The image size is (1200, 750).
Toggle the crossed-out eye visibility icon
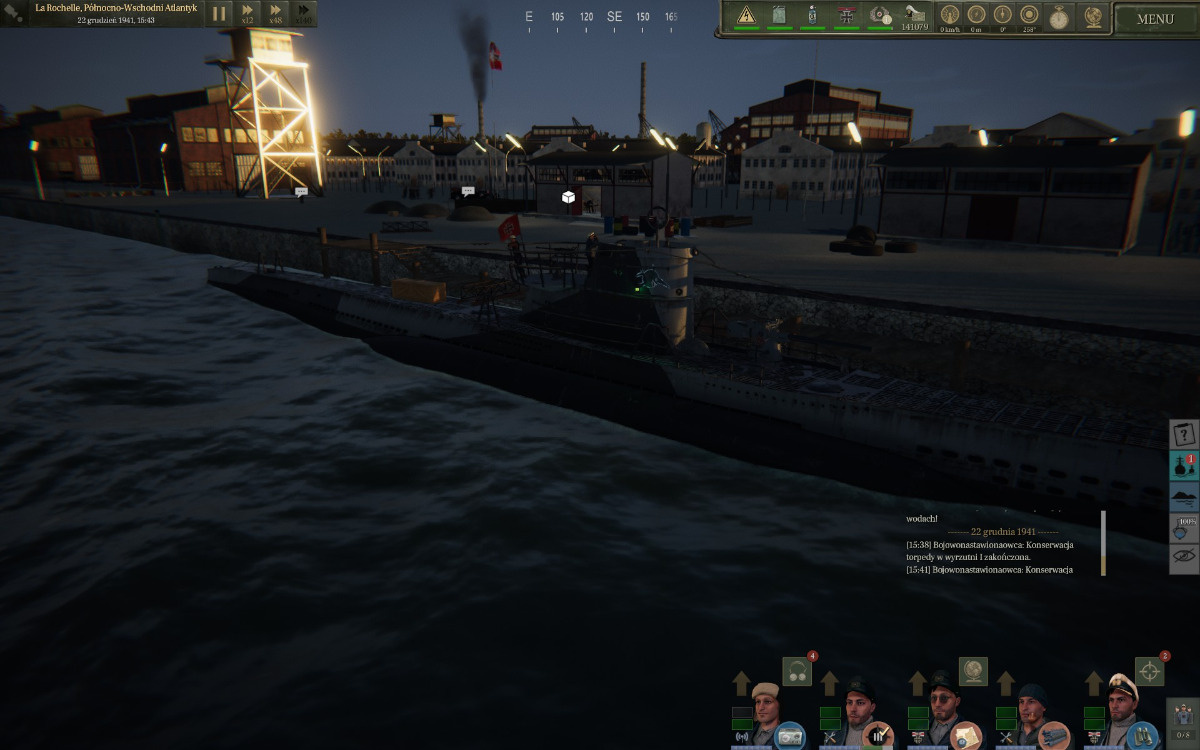click(x=1184, y=558)
